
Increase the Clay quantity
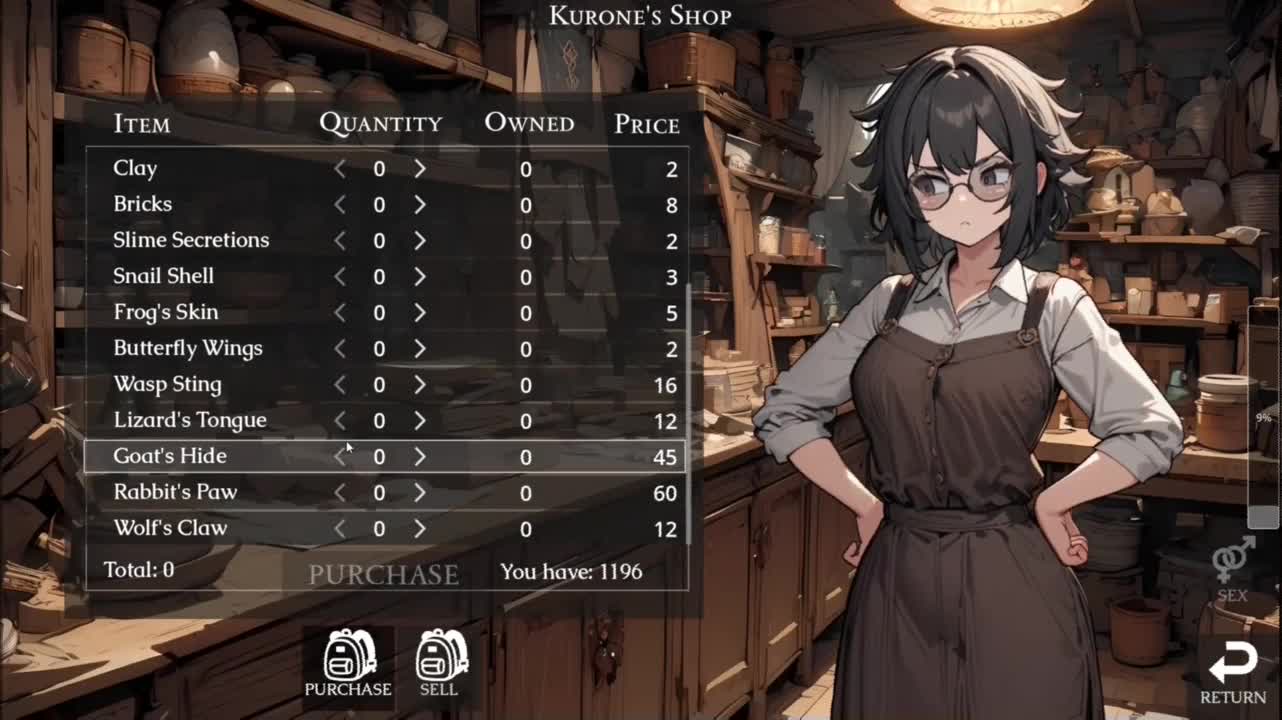420,169
